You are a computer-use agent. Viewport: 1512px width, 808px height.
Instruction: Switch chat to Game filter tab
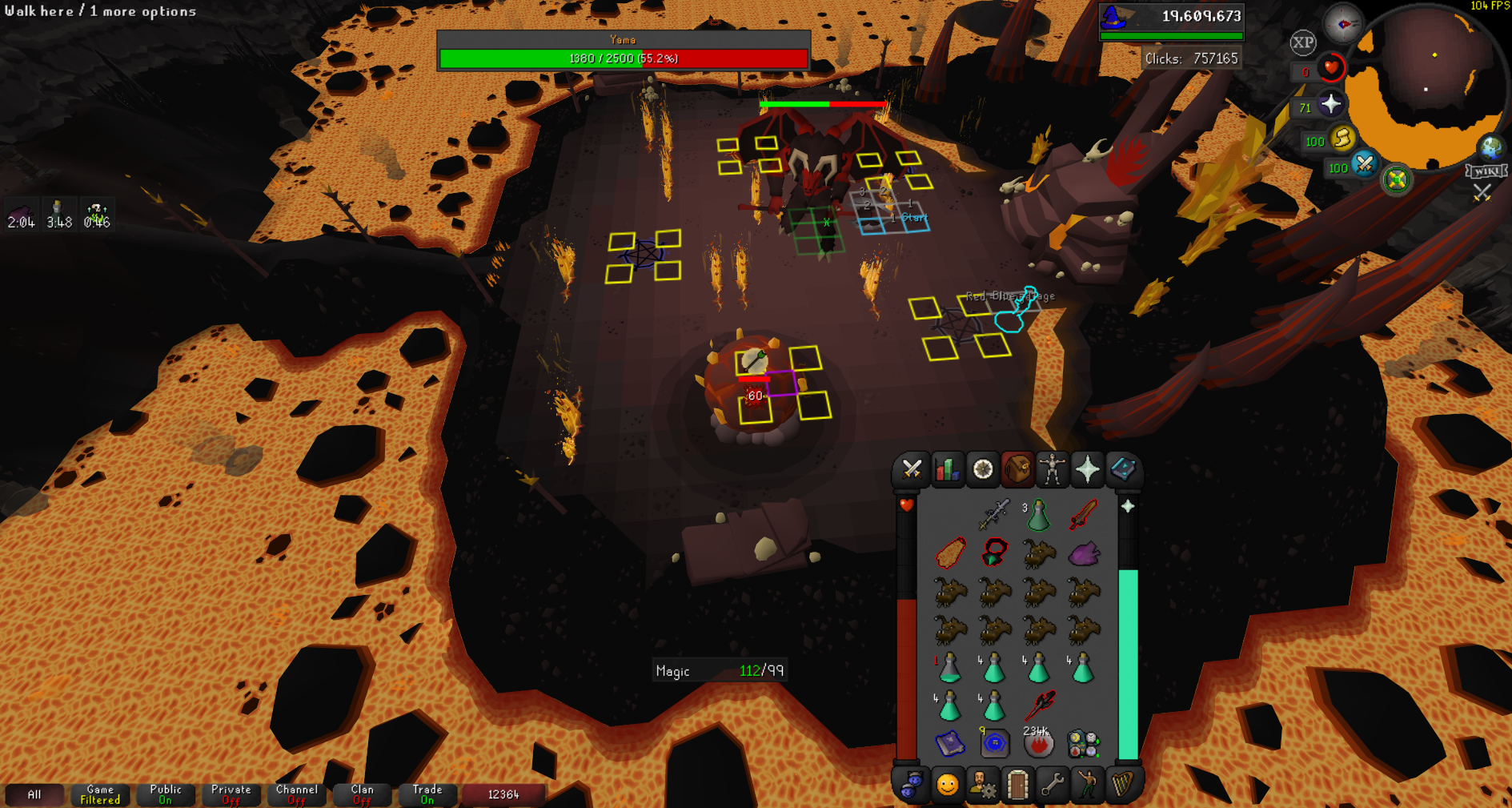click(100, 794)
